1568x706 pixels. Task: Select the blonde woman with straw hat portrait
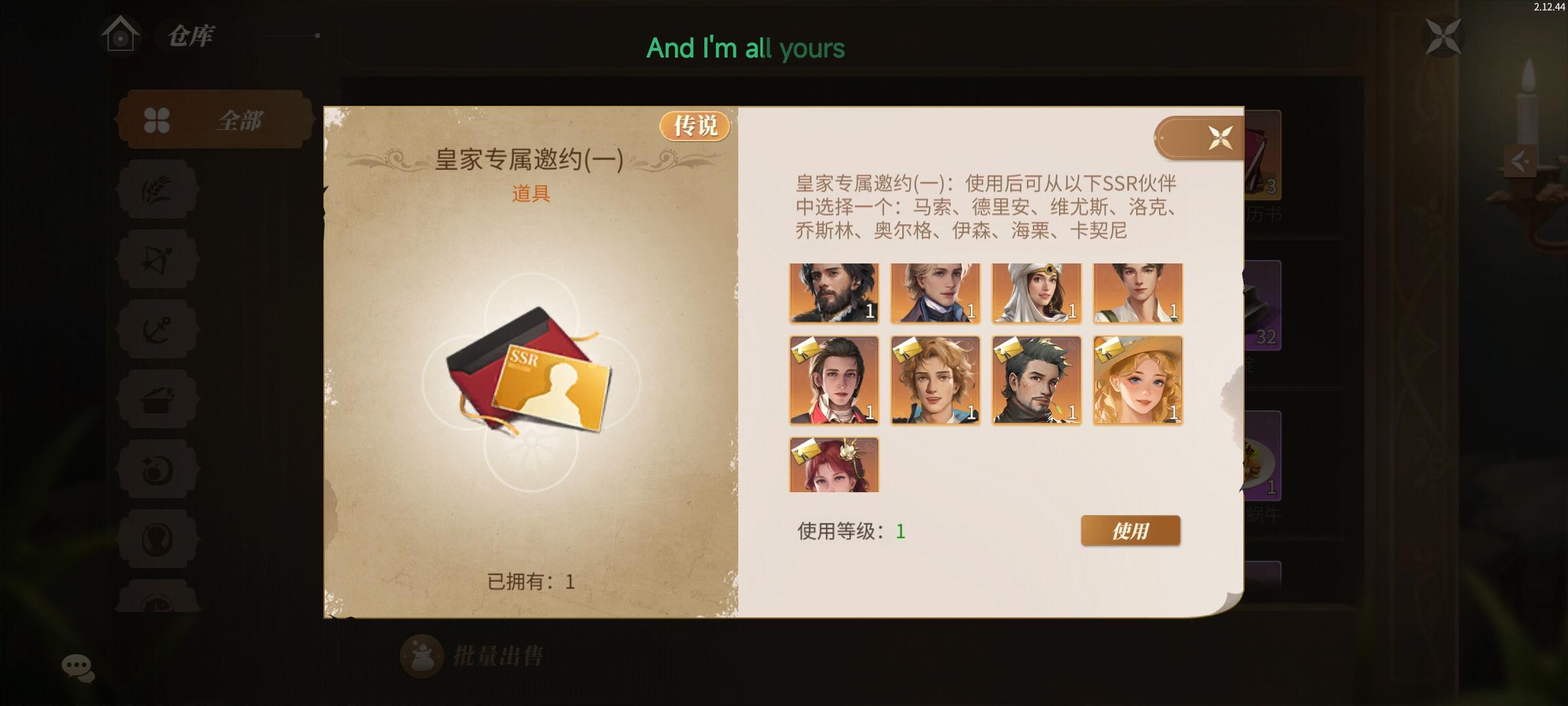pyautogui.click(x=1138, y=381)
